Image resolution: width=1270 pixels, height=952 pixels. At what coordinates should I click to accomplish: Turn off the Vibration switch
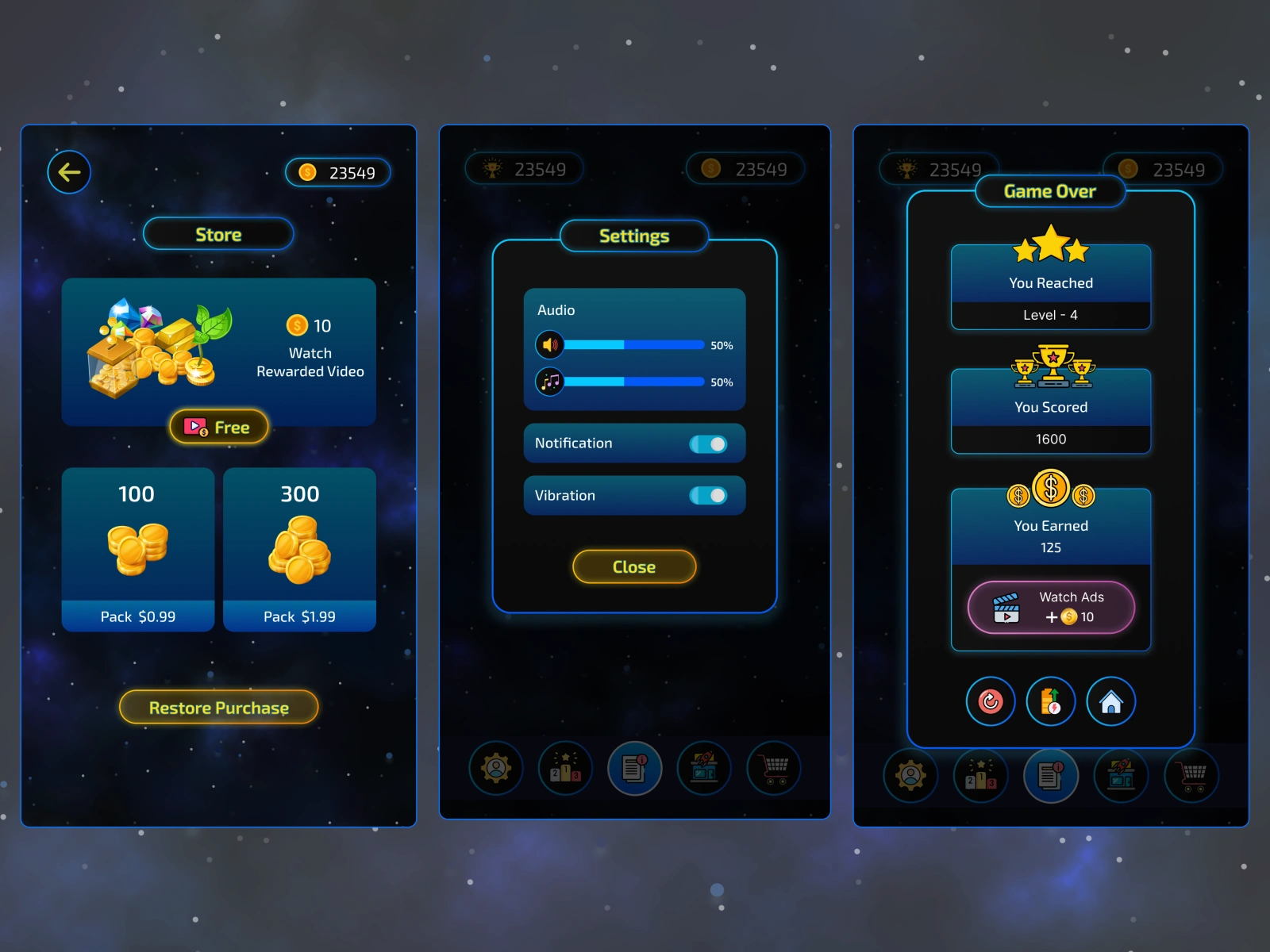click(708, 496)
